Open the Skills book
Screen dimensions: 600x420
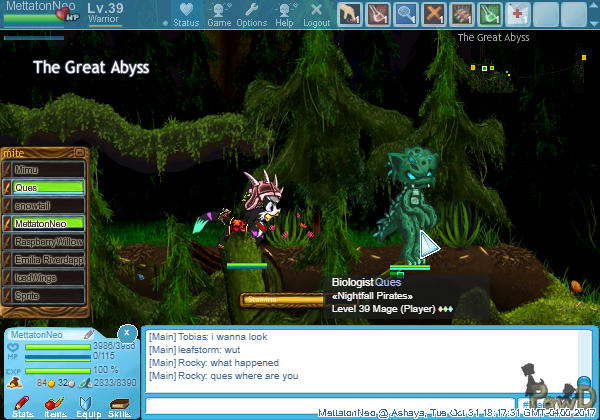(120, 406)
